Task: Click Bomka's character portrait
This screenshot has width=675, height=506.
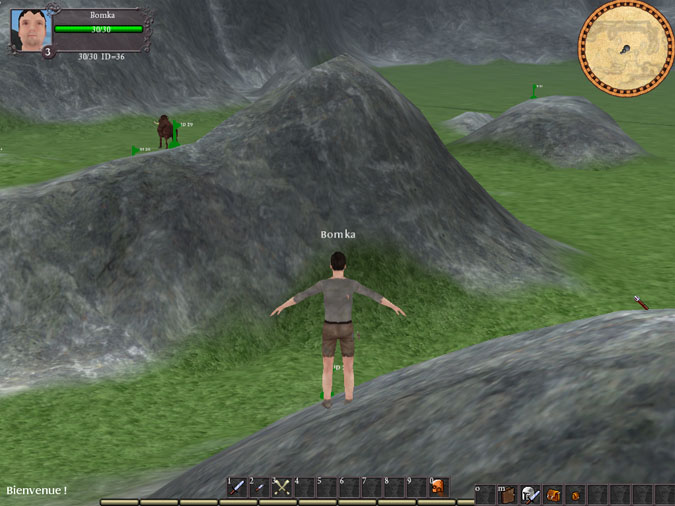Action: [x=30, y=29]
